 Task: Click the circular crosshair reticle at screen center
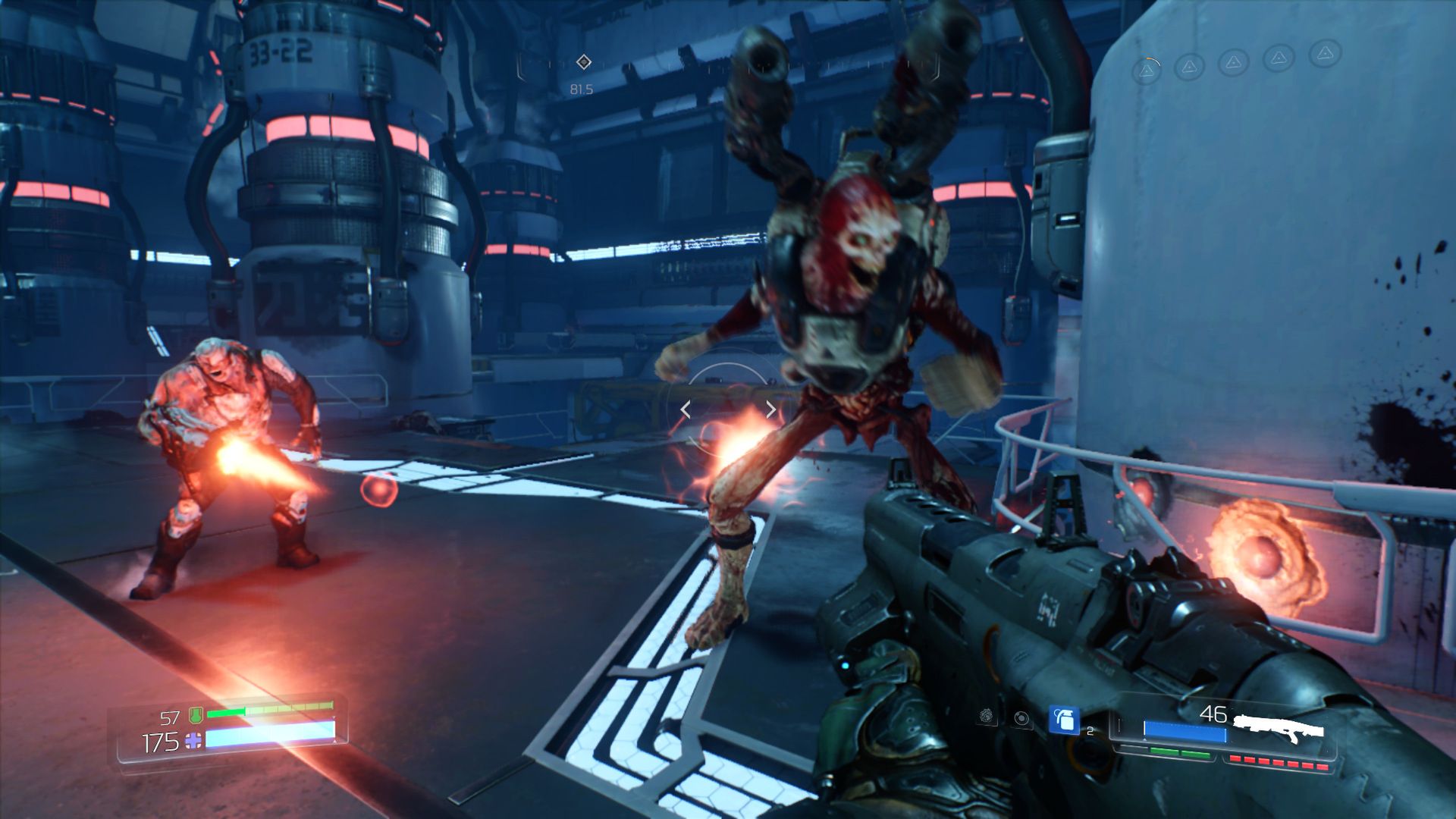point(726,407)
